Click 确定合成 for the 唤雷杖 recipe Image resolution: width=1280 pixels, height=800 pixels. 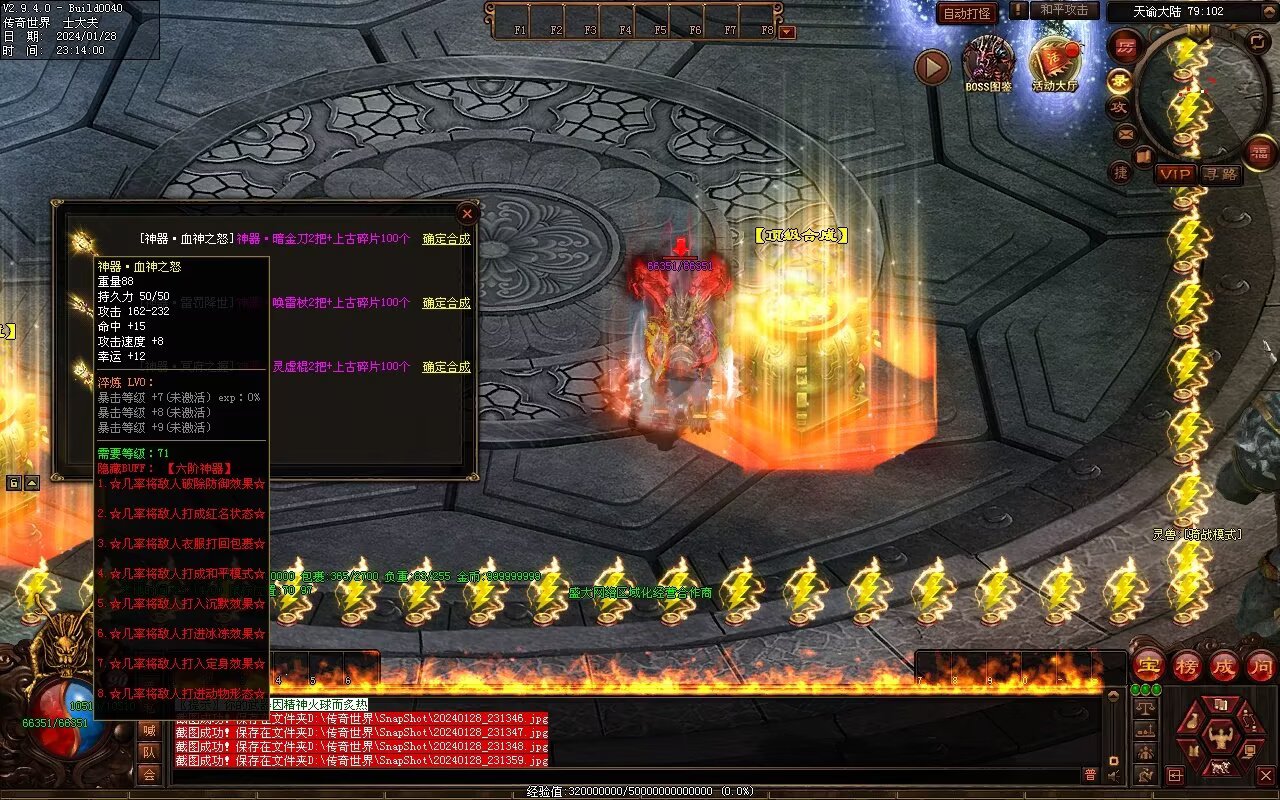tap(446, 303)
